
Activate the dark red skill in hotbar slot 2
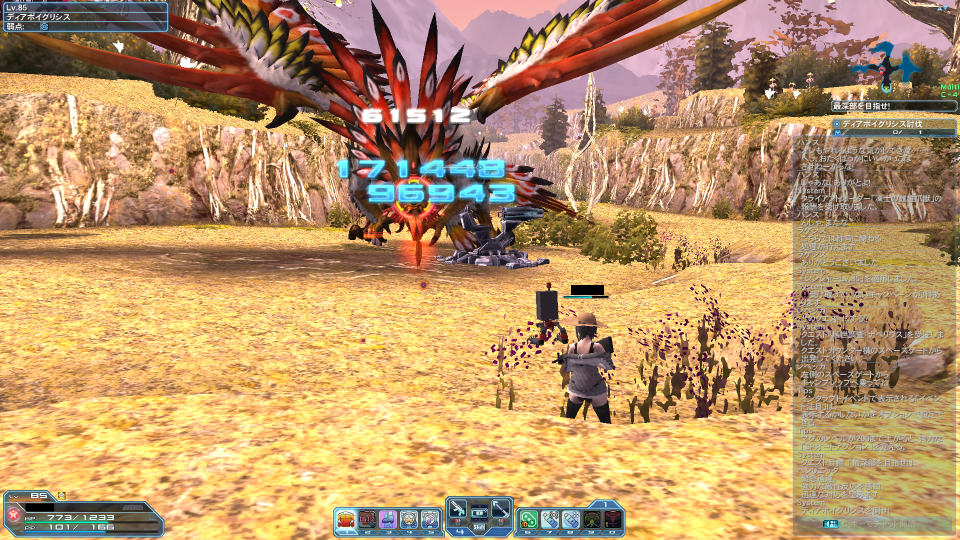[367, 519]
